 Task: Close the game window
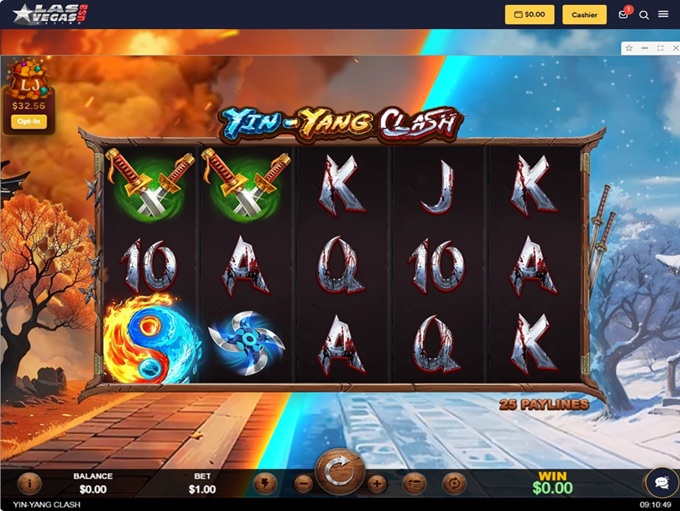click(x=674, y=48)
